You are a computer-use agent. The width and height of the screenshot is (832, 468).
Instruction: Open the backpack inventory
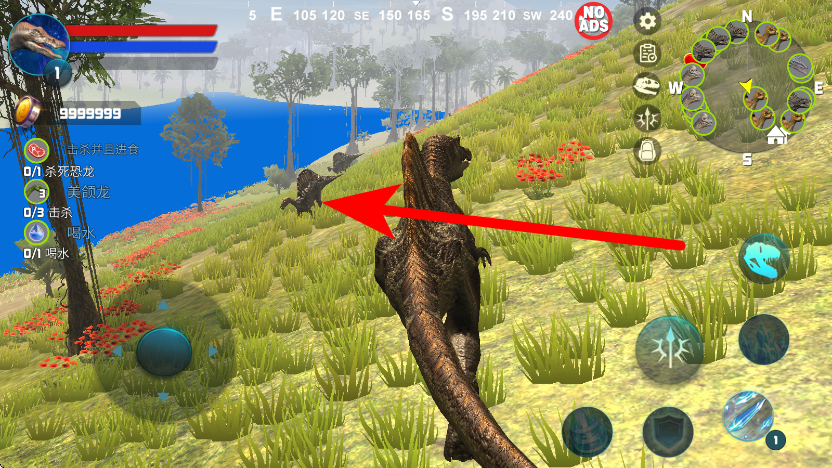647,150
